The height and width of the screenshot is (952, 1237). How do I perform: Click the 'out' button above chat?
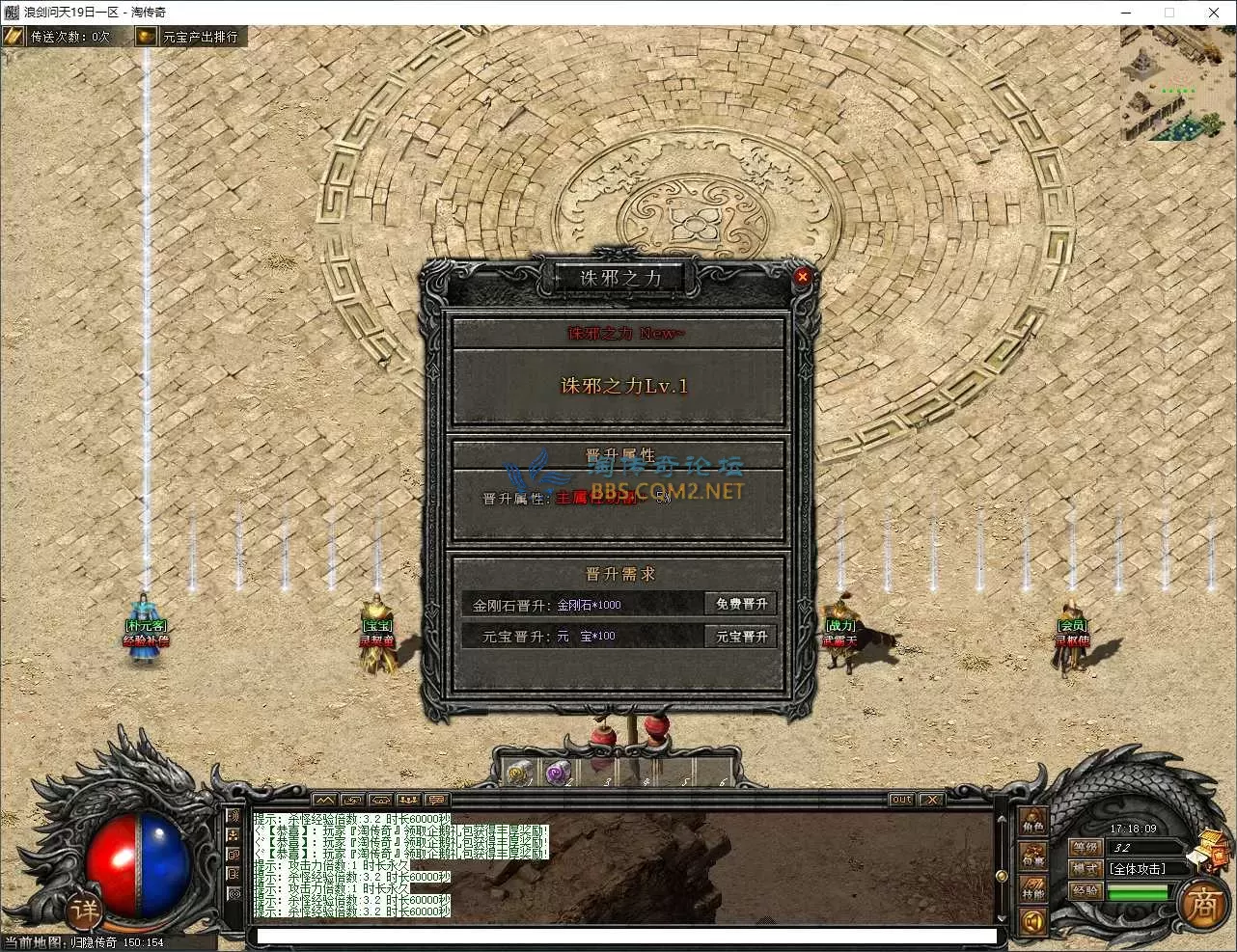(x=901, y=800)
